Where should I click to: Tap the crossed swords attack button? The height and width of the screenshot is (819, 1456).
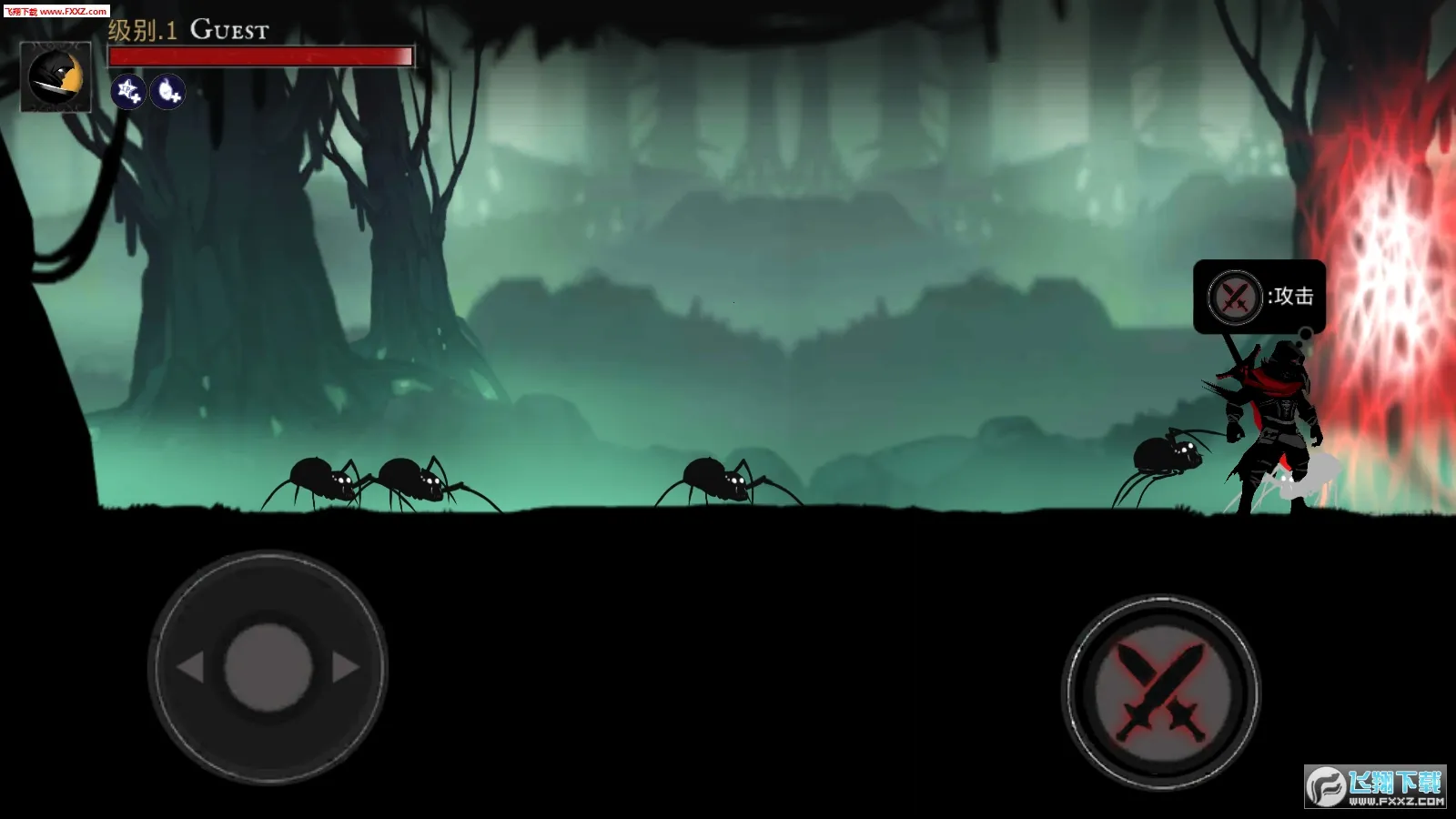pyautogui.click(x=1160, y=693)
